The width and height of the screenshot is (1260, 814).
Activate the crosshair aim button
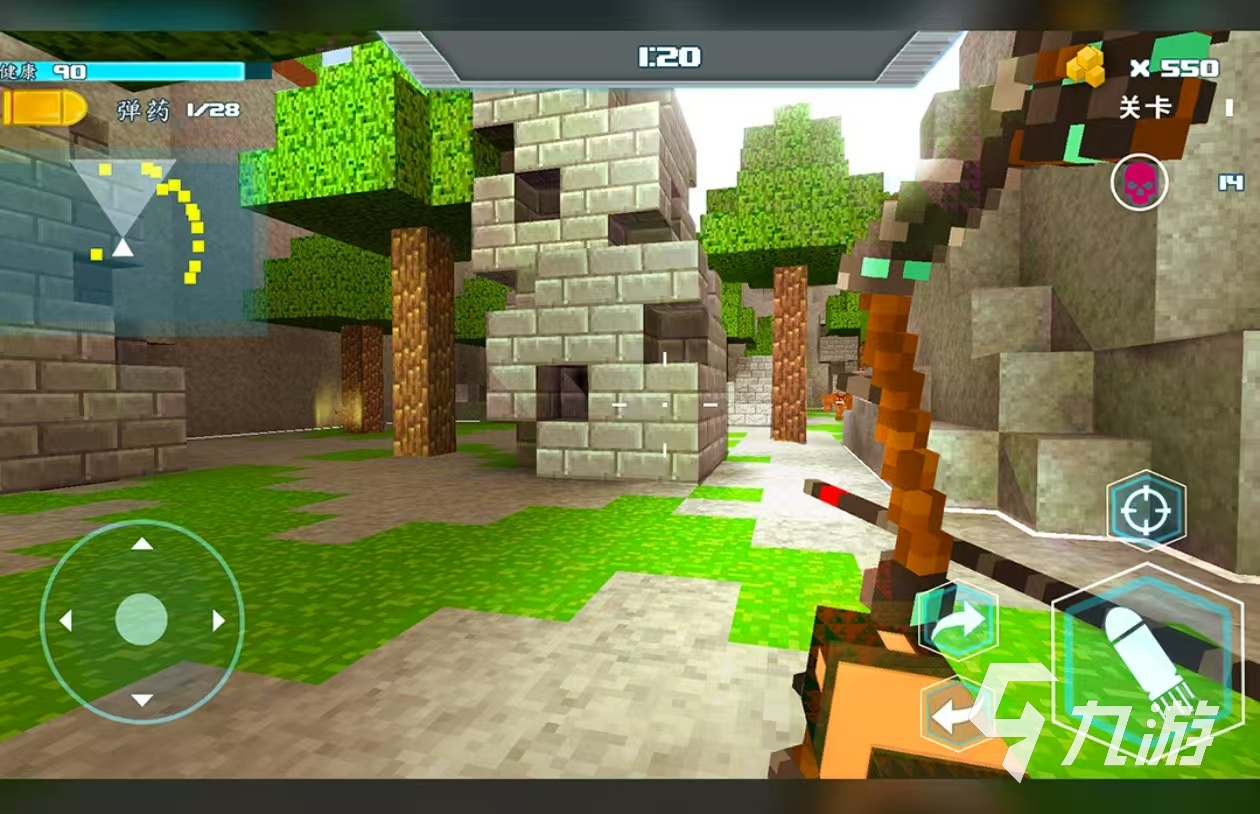(x=1146, y=511)
